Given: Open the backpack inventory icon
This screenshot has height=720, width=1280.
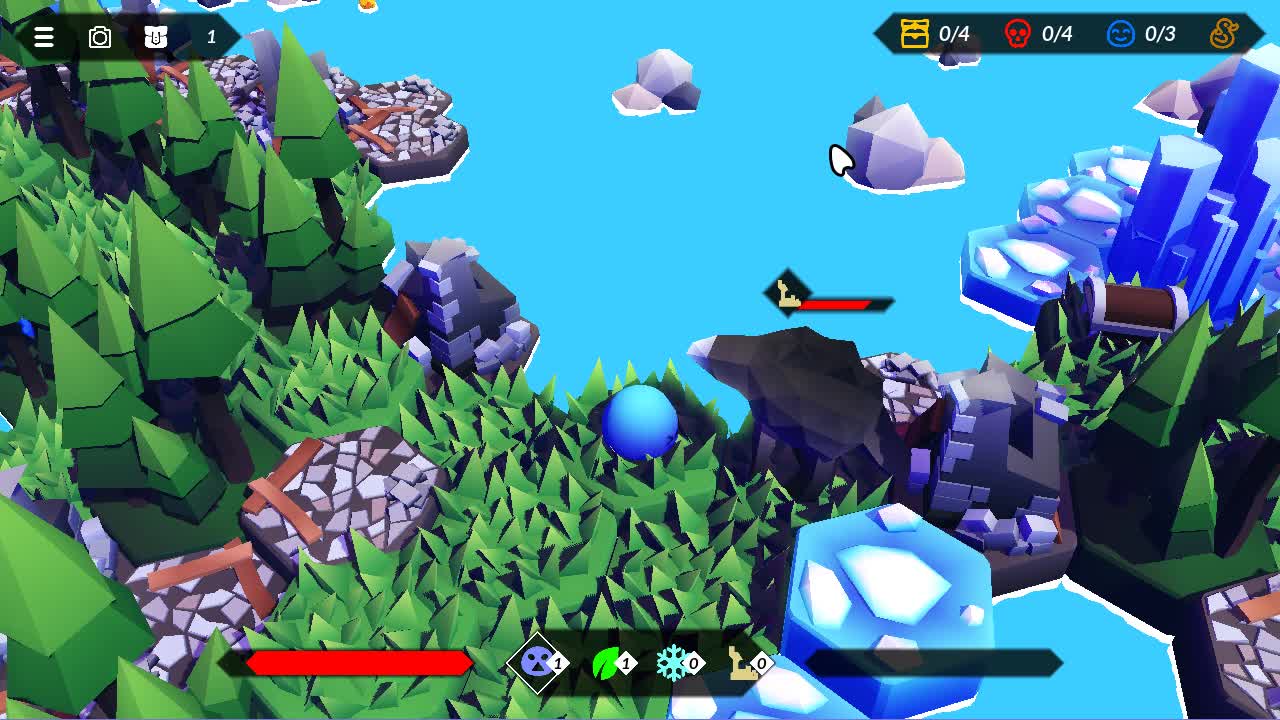Looking at the screenshot, I should [x=156, y=38].
